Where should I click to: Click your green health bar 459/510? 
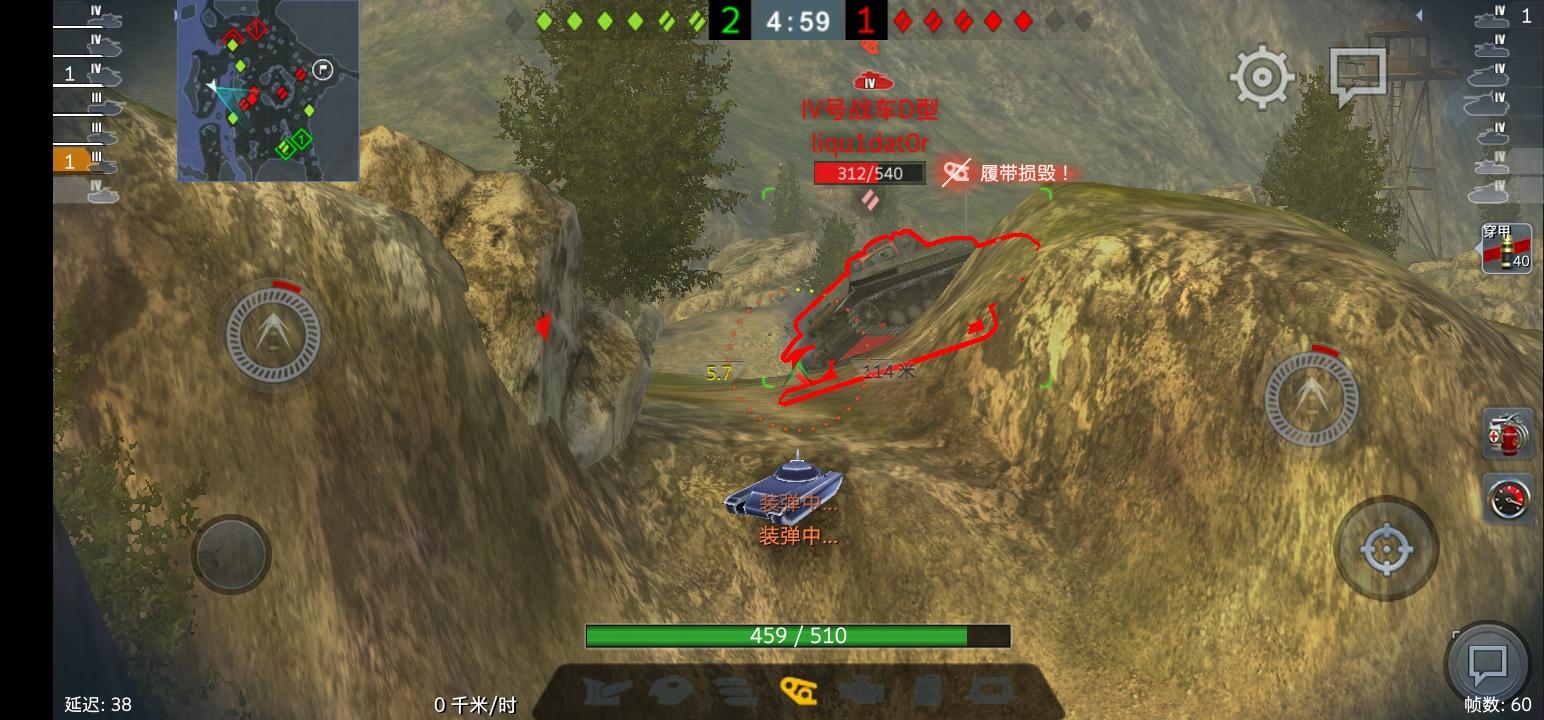pyautogui.click(x=797, y=636)
